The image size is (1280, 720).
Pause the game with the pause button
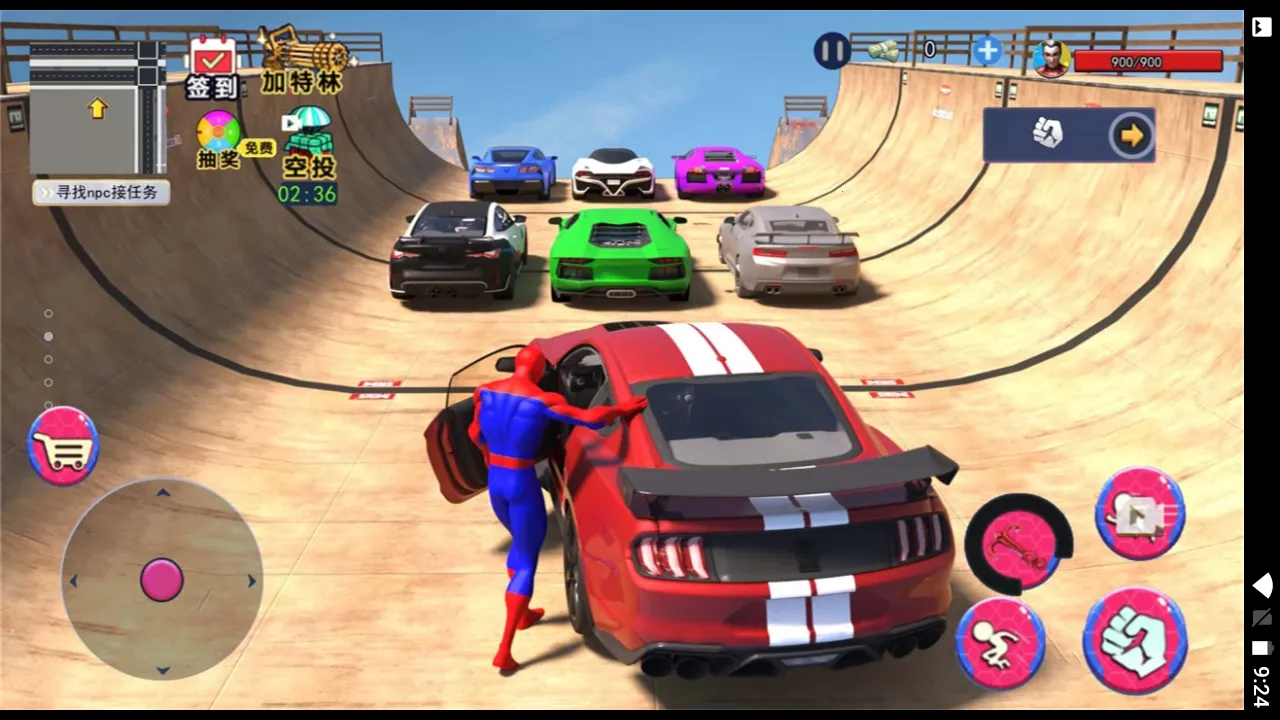[x=831, y=50]
